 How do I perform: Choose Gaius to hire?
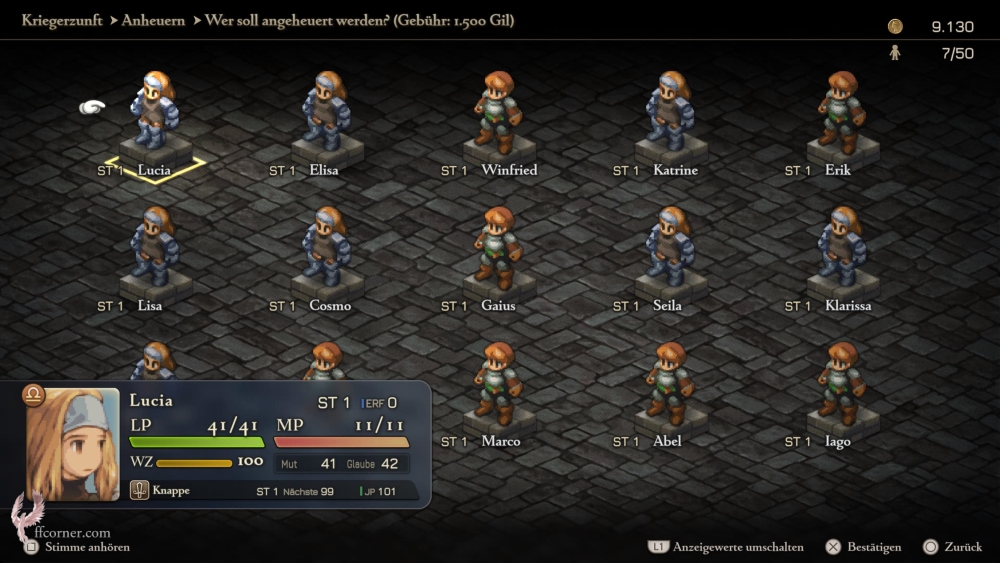(x=498, y=248)
